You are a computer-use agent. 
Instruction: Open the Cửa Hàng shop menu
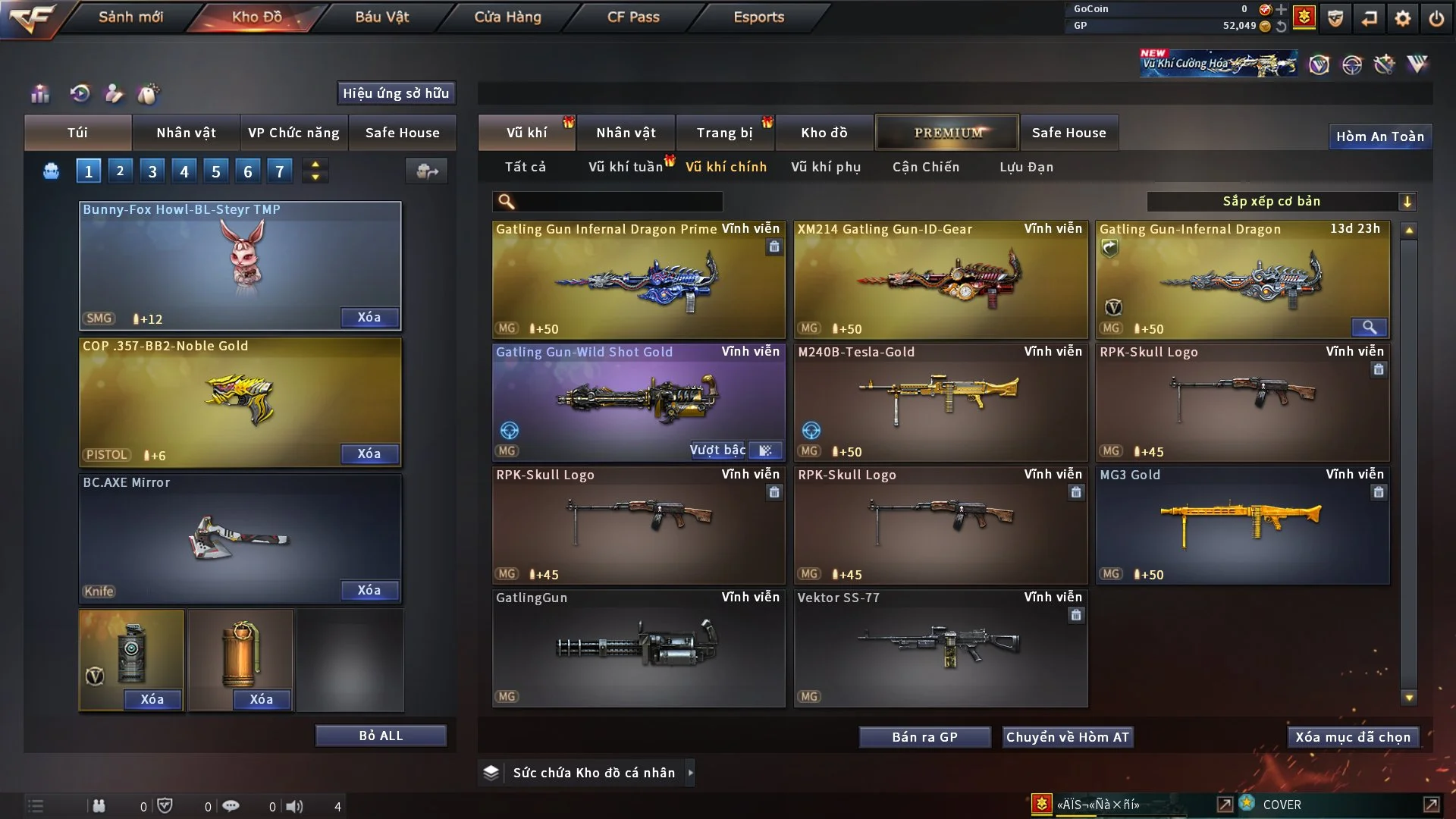pyautogui.click(x=507, y=17)
